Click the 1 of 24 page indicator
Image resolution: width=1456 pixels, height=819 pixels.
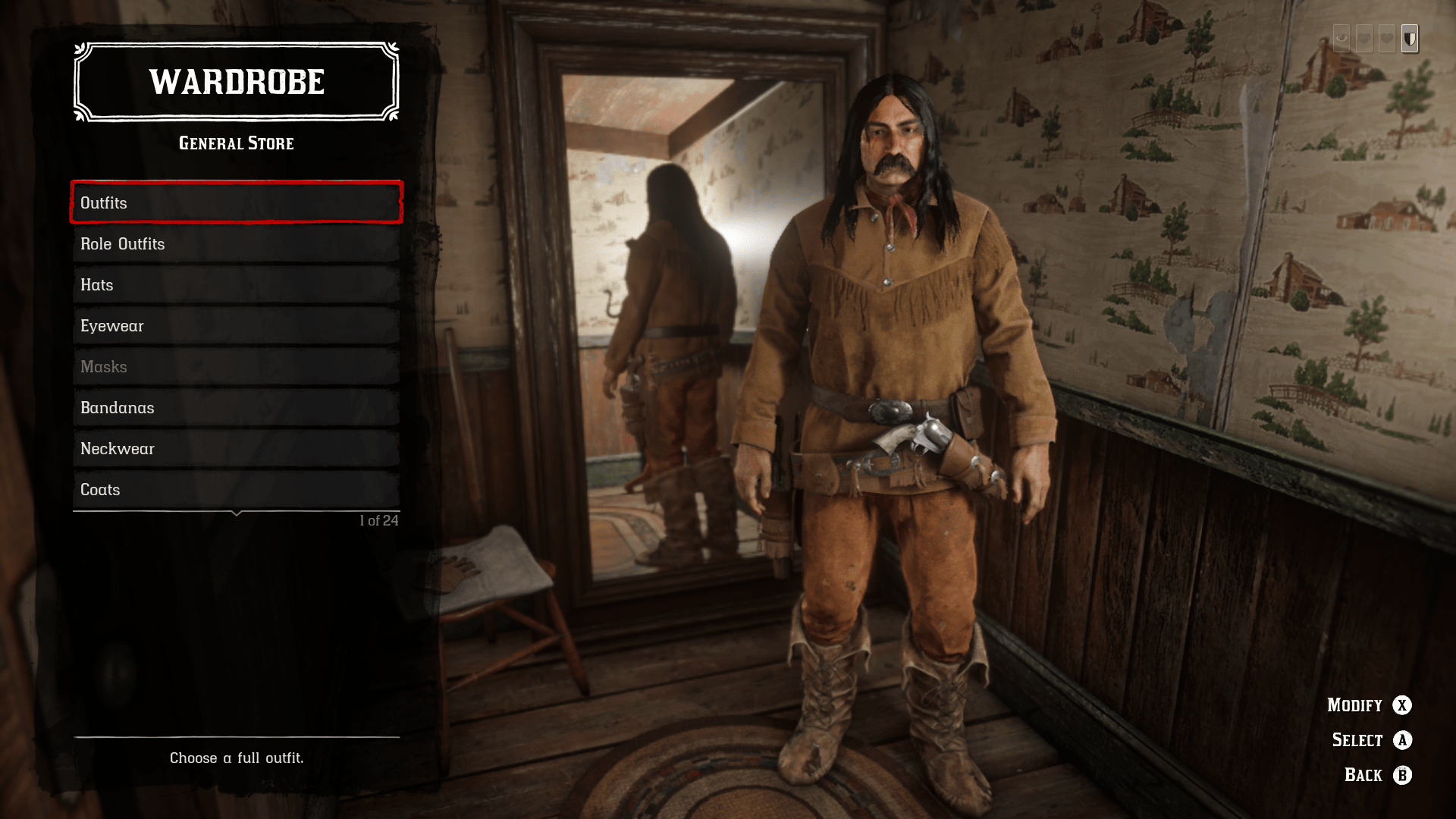point(379,519)
